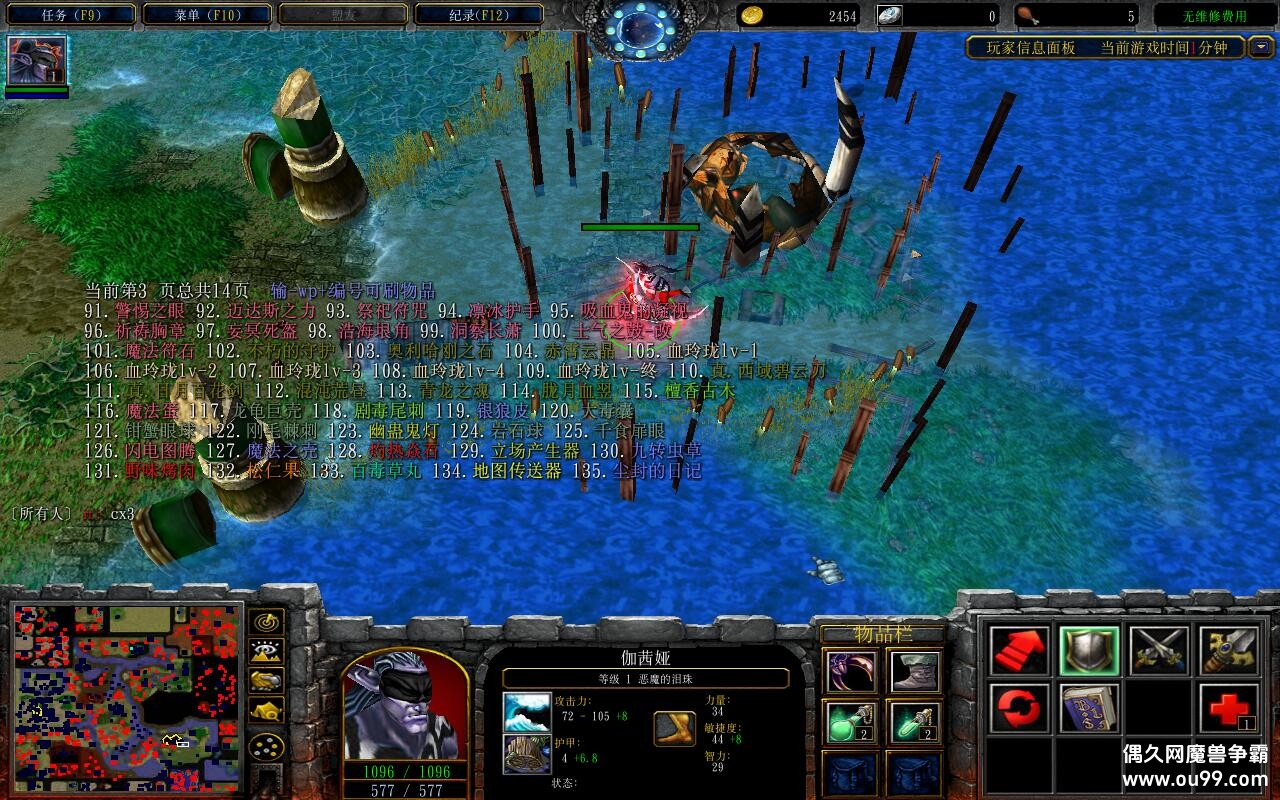Toggle minimap terrain display with eye button
This screenshot has height=800, width=1280.
267,651
